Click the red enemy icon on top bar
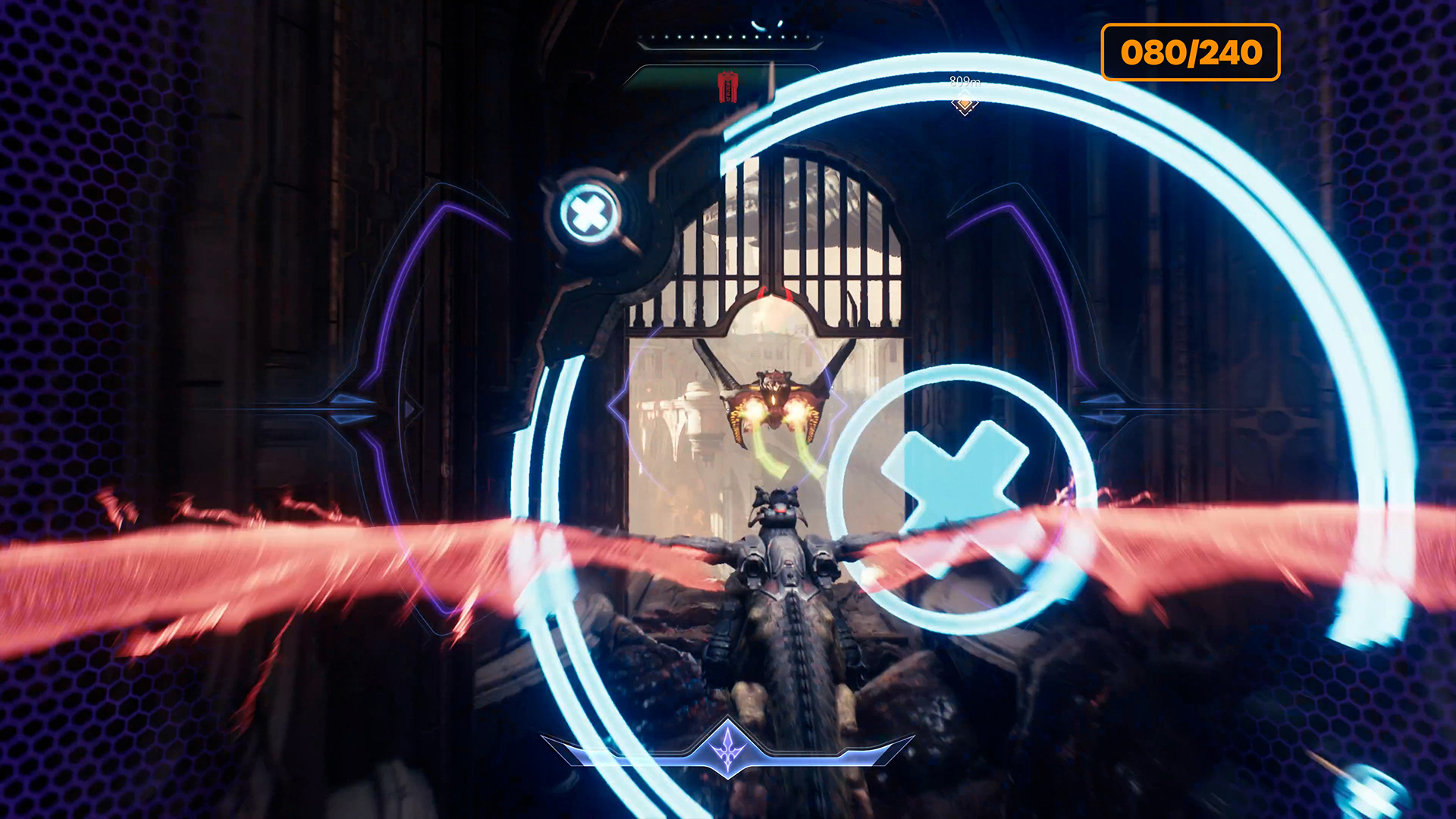This screenshot has width=1456, height=819. tap(728, 87)
